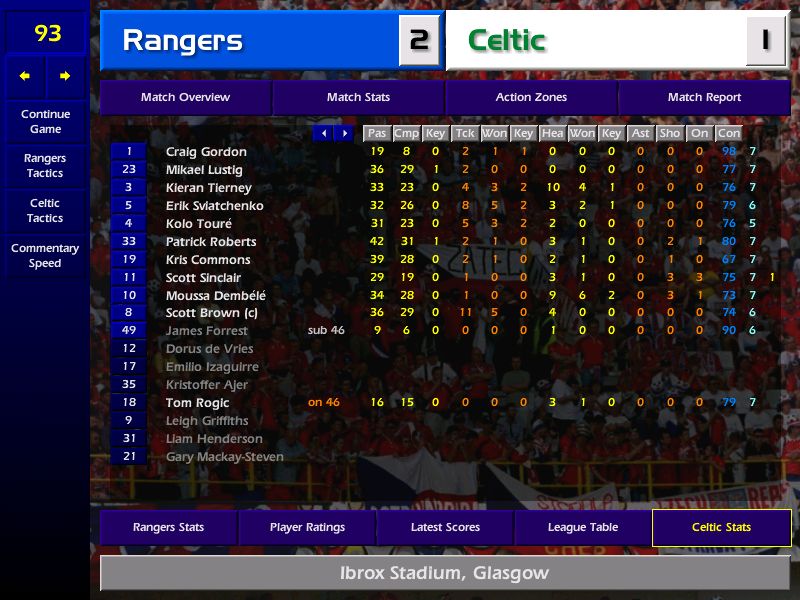Open Player Ratings view
Screen dimensions: 800x600
(x=307, y=527)
